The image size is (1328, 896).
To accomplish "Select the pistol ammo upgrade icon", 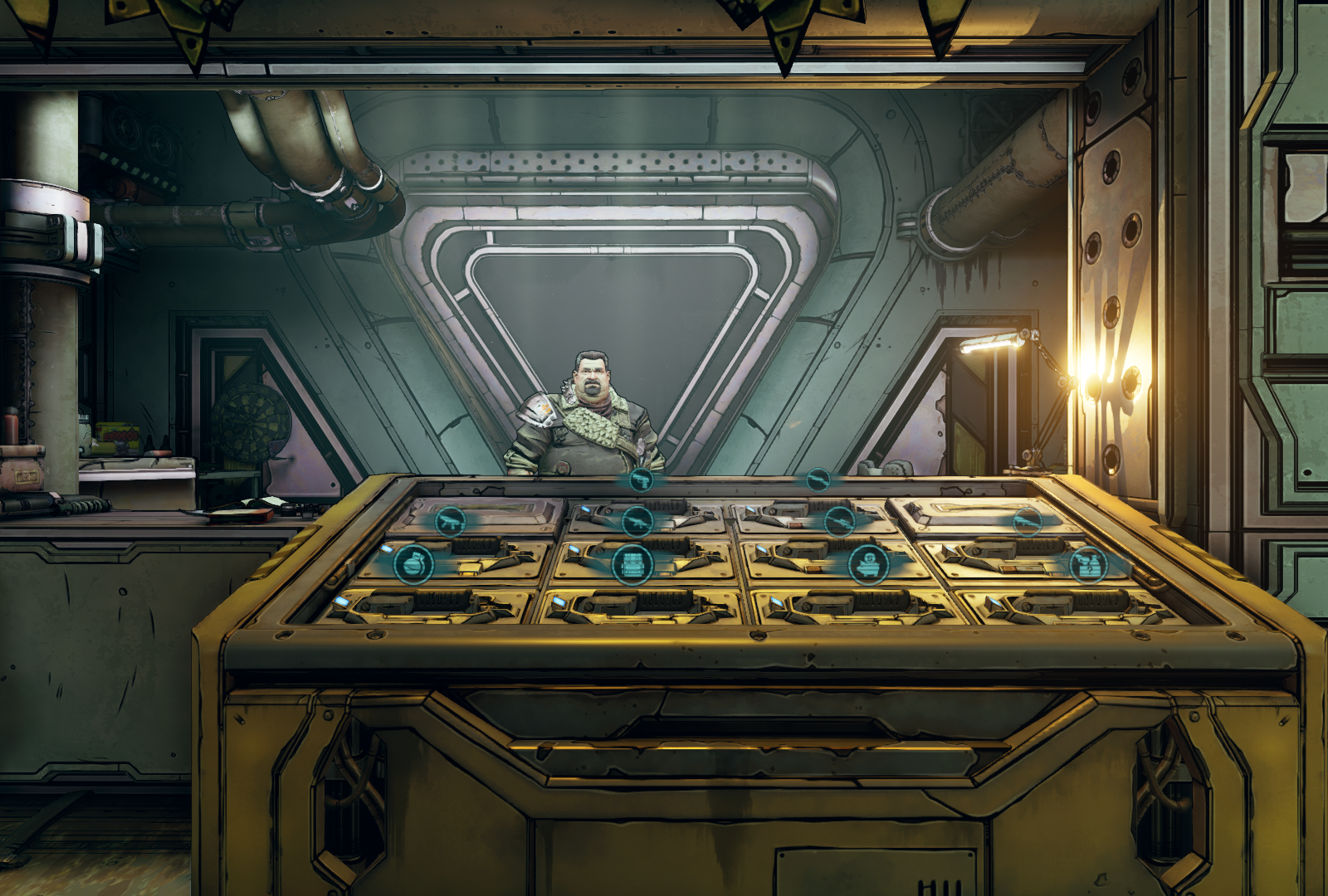I will [x=640, y=480].
